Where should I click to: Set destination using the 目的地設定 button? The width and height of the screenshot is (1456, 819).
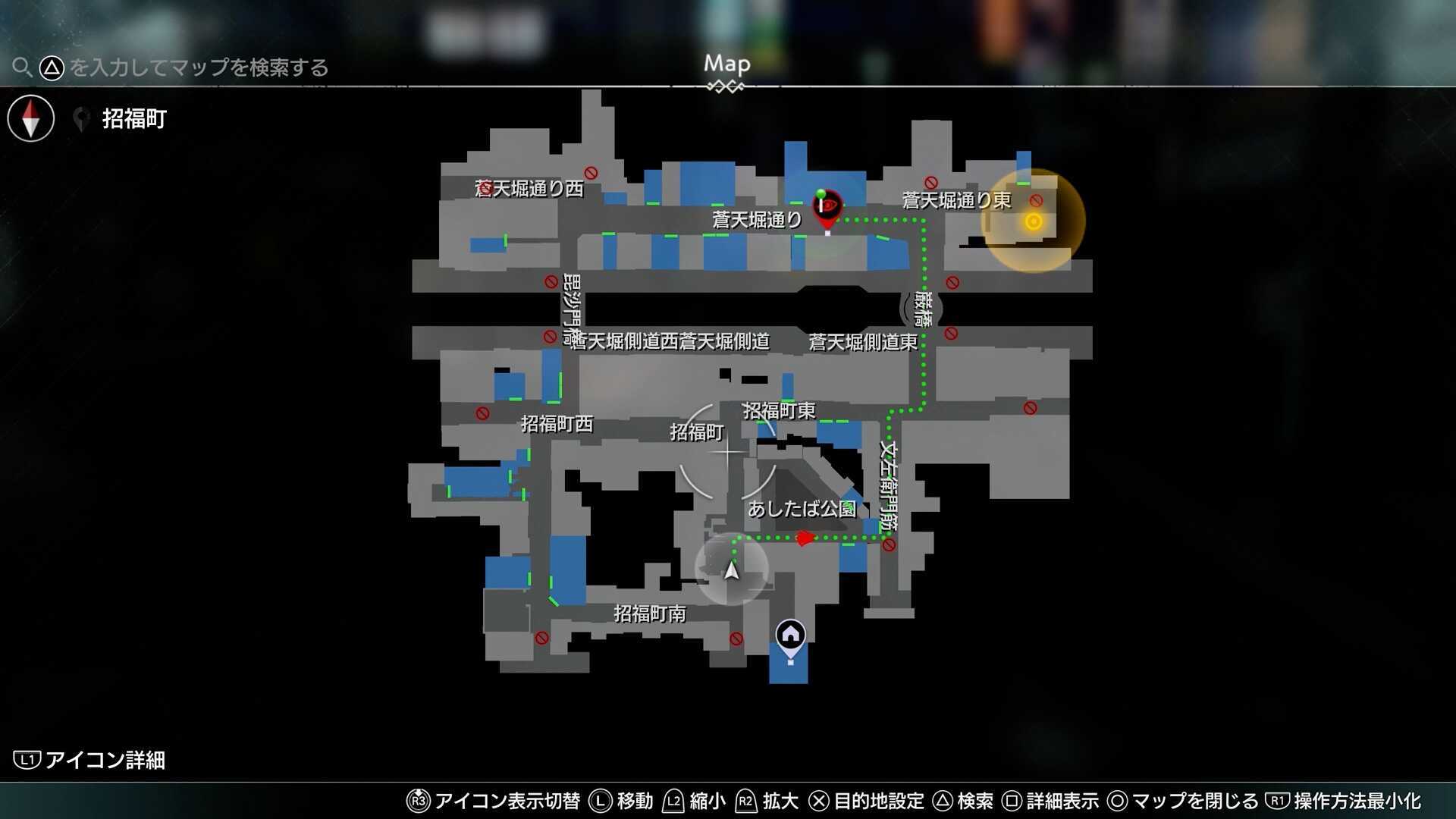(x=869, y=801)
